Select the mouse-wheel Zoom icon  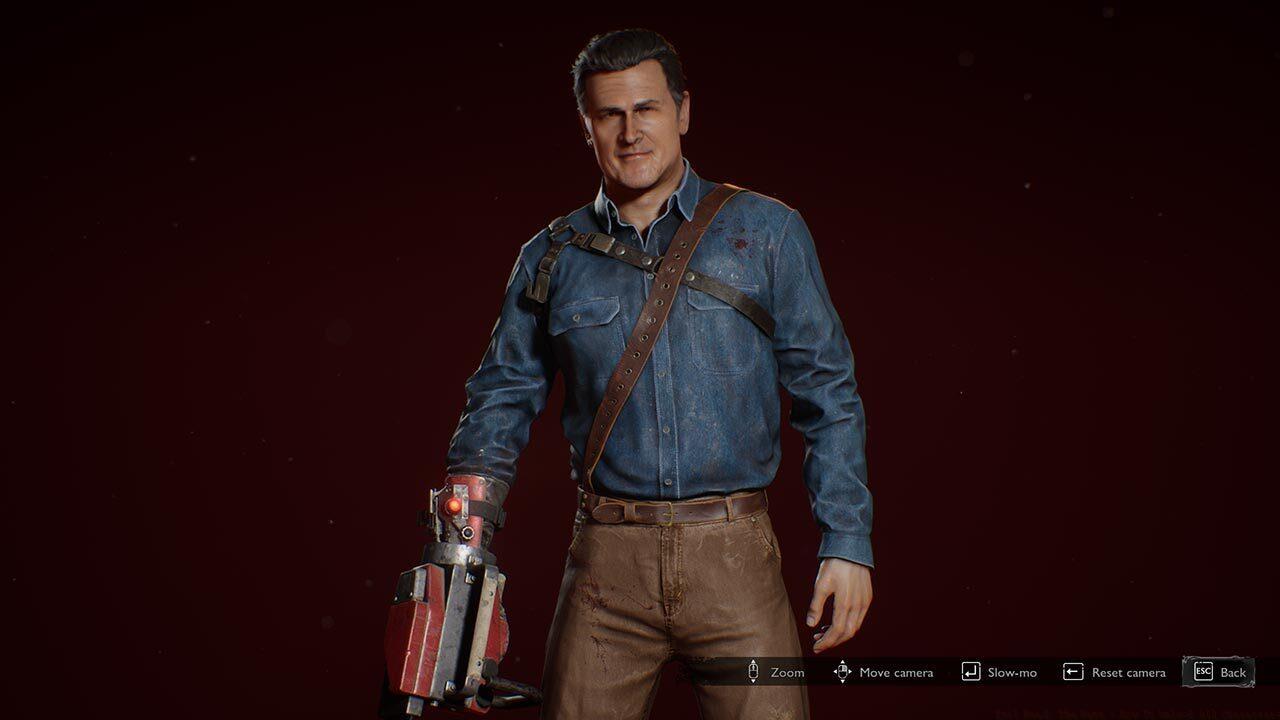coord(753,672)
